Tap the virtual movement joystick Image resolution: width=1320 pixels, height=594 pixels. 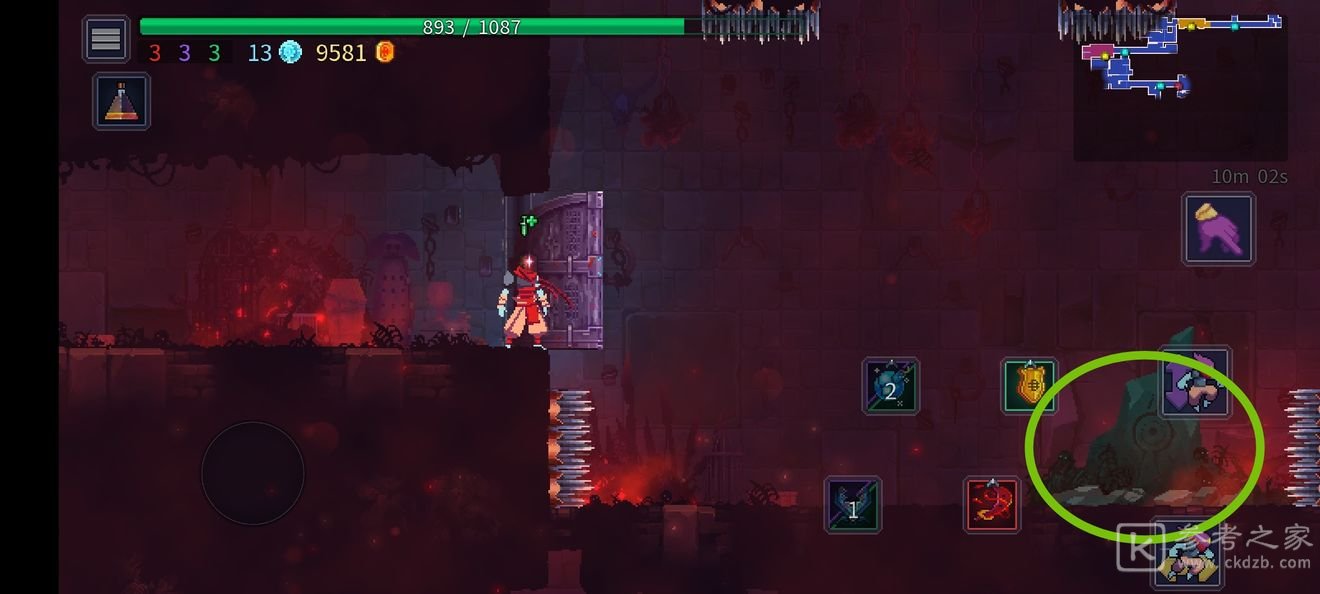[253, 472]
